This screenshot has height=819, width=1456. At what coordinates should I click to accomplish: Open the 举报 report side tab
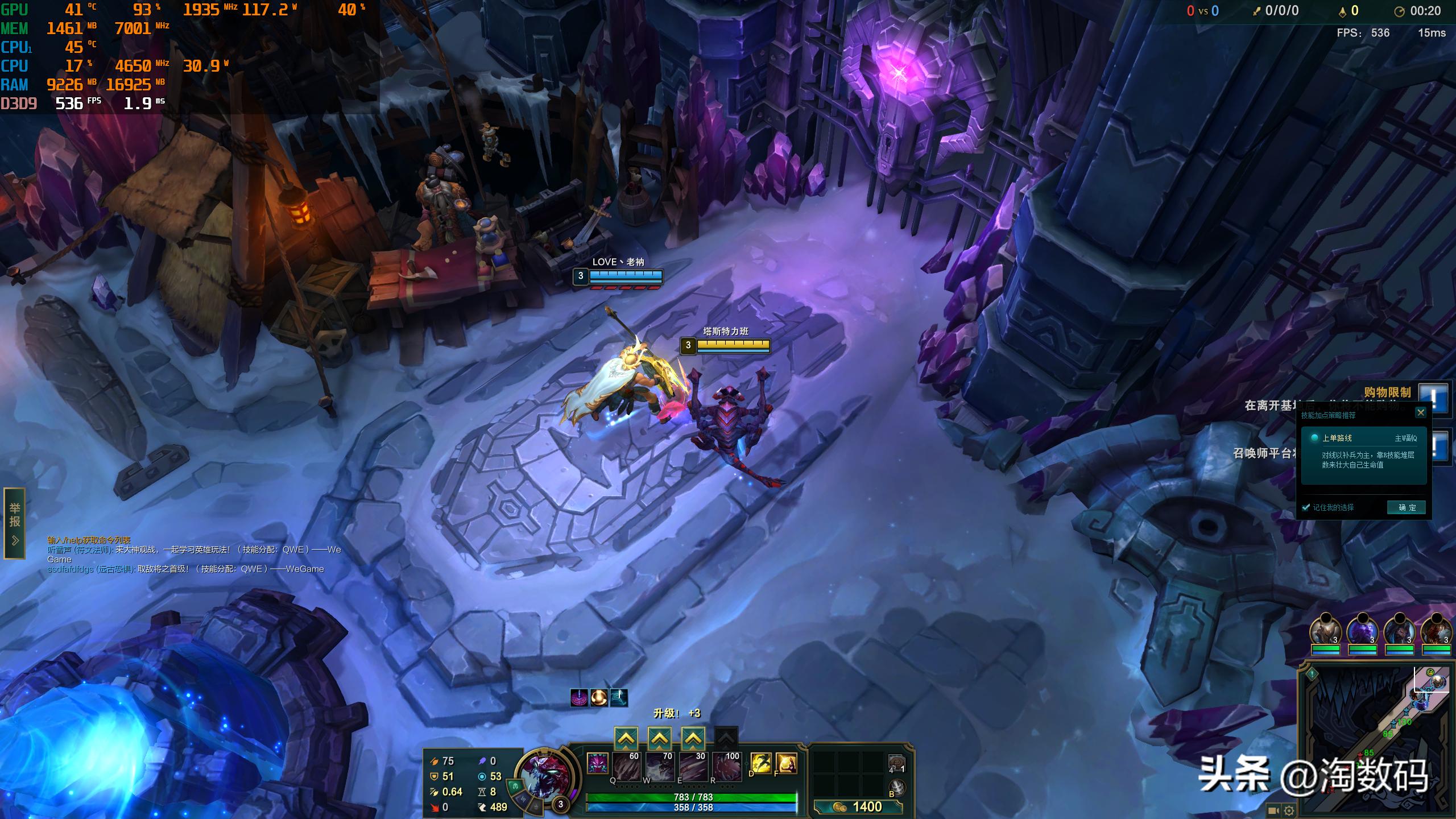15,523
